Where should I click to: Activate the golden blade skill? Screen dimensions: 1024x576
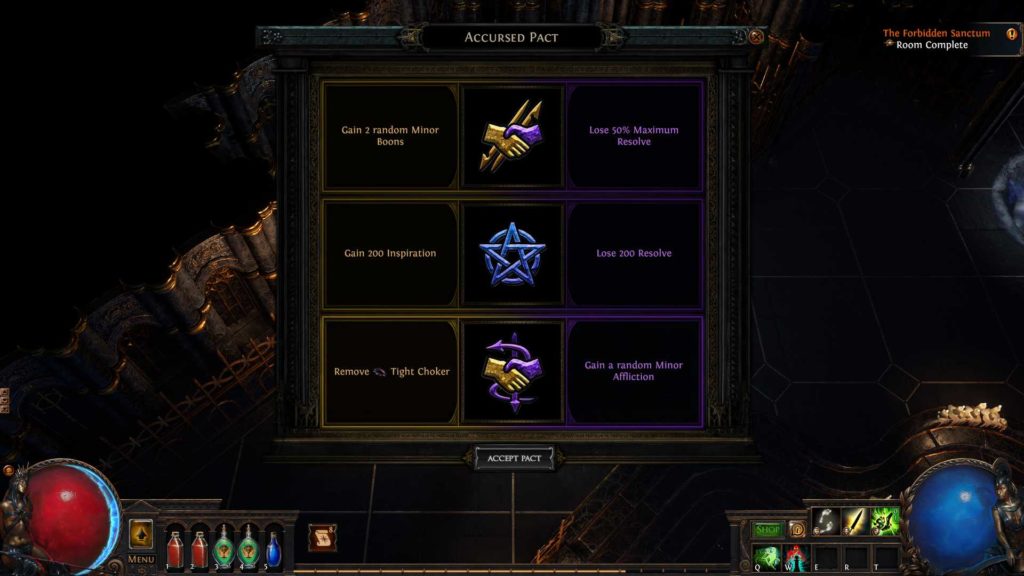(x=856, y=521)
